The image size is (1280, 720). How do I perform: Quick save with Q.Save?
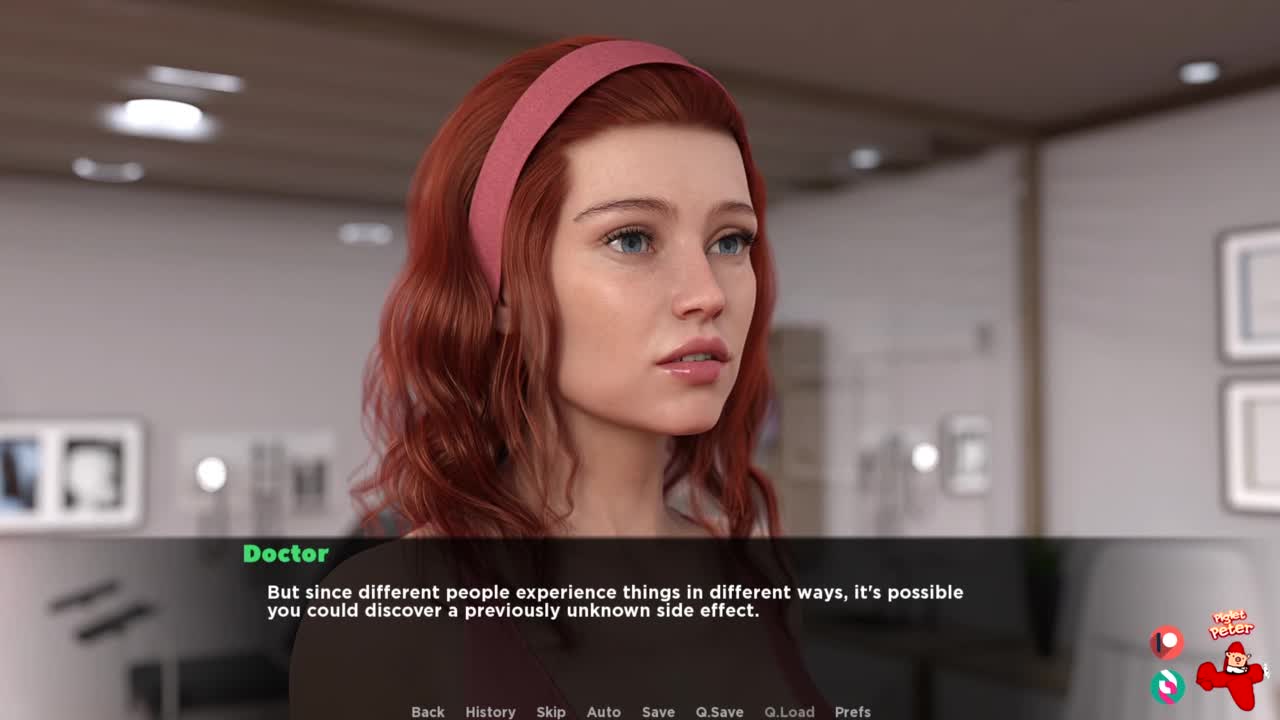[x=719, y=711]
